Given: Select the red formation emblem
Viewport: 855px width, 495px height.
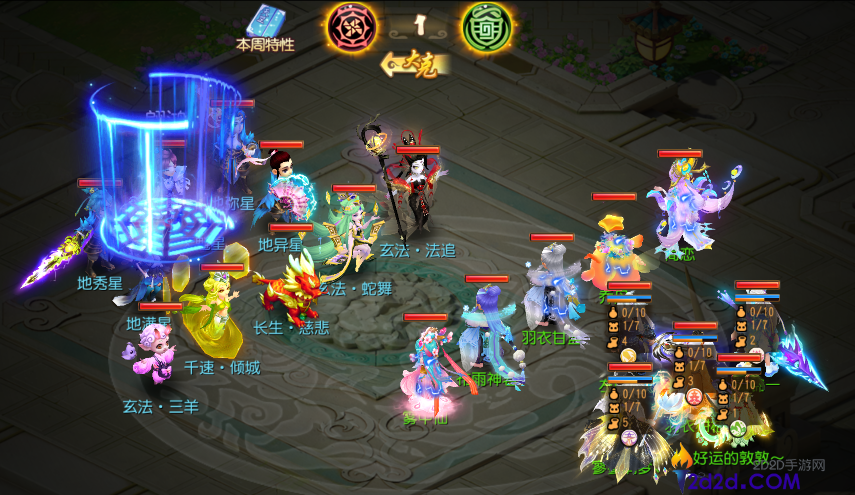Looking at the screenshot, I should [x=351, y=26].
